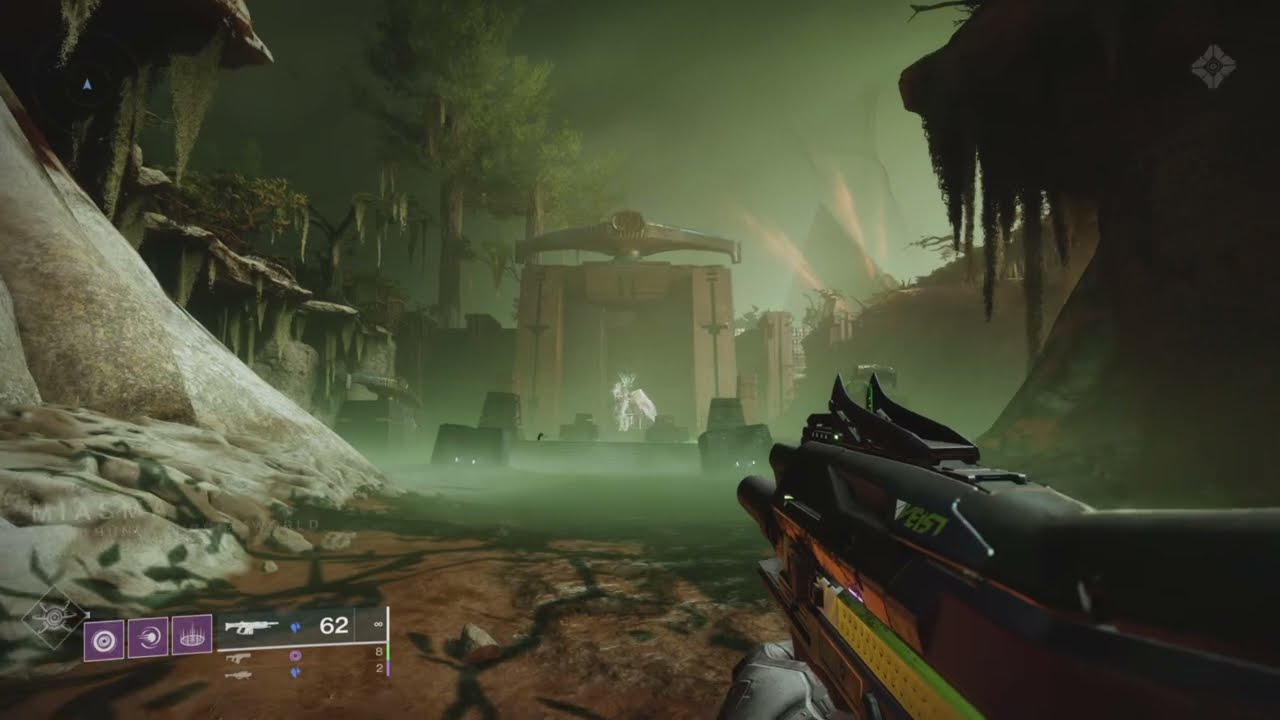Viewport: 1280px width, 720px height.
Task: Activate the Void super ability diamond icon
Action: tap(54, 619)
